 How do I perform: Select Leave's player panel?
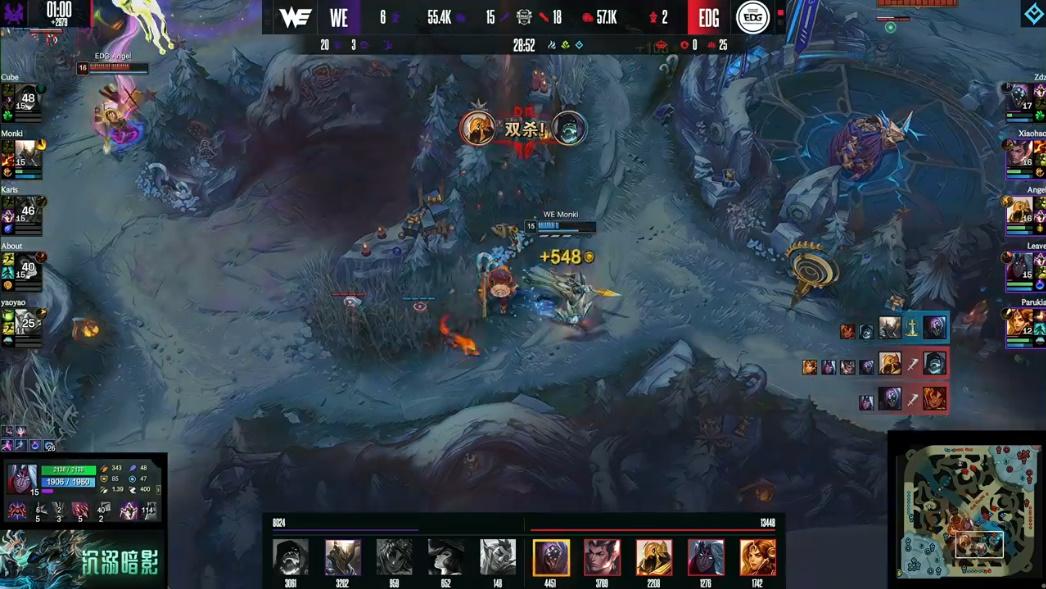(x=1025, y=270)
